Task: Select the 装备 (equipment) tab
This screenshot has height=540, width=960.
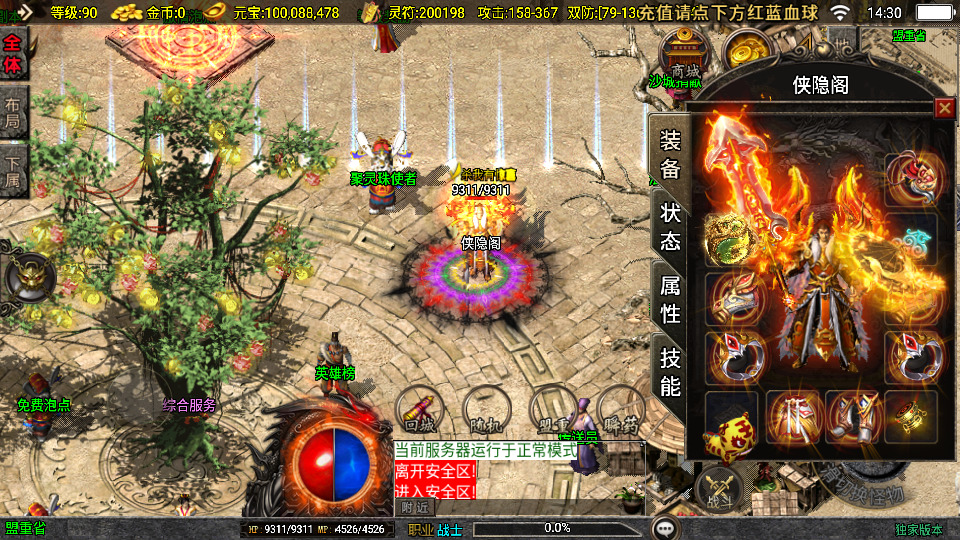Action: coord(669,155)
